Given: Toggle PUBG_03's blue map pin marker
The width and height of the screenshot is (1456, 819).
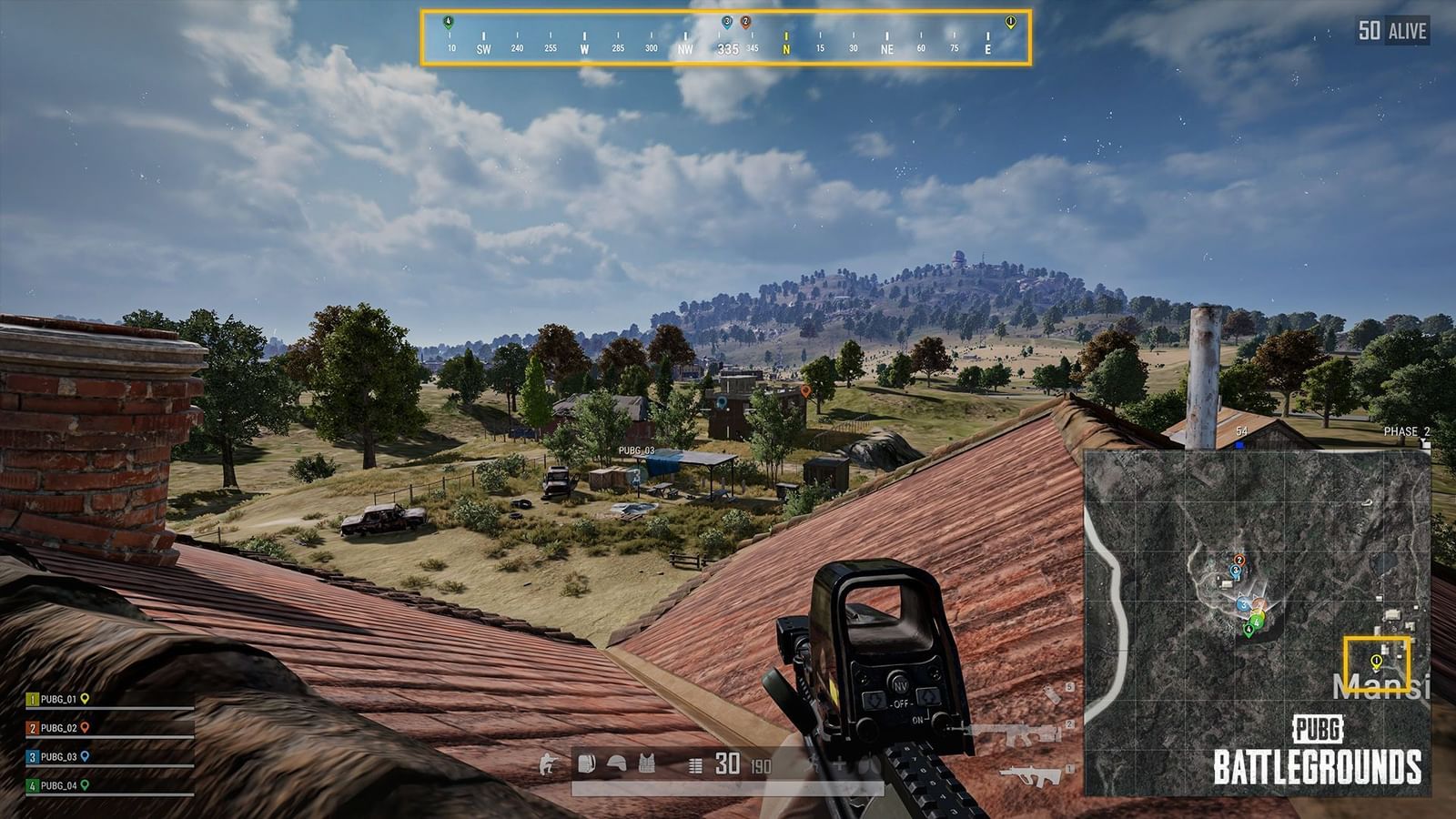Looking at the screenshot, I should click(86, 757).
